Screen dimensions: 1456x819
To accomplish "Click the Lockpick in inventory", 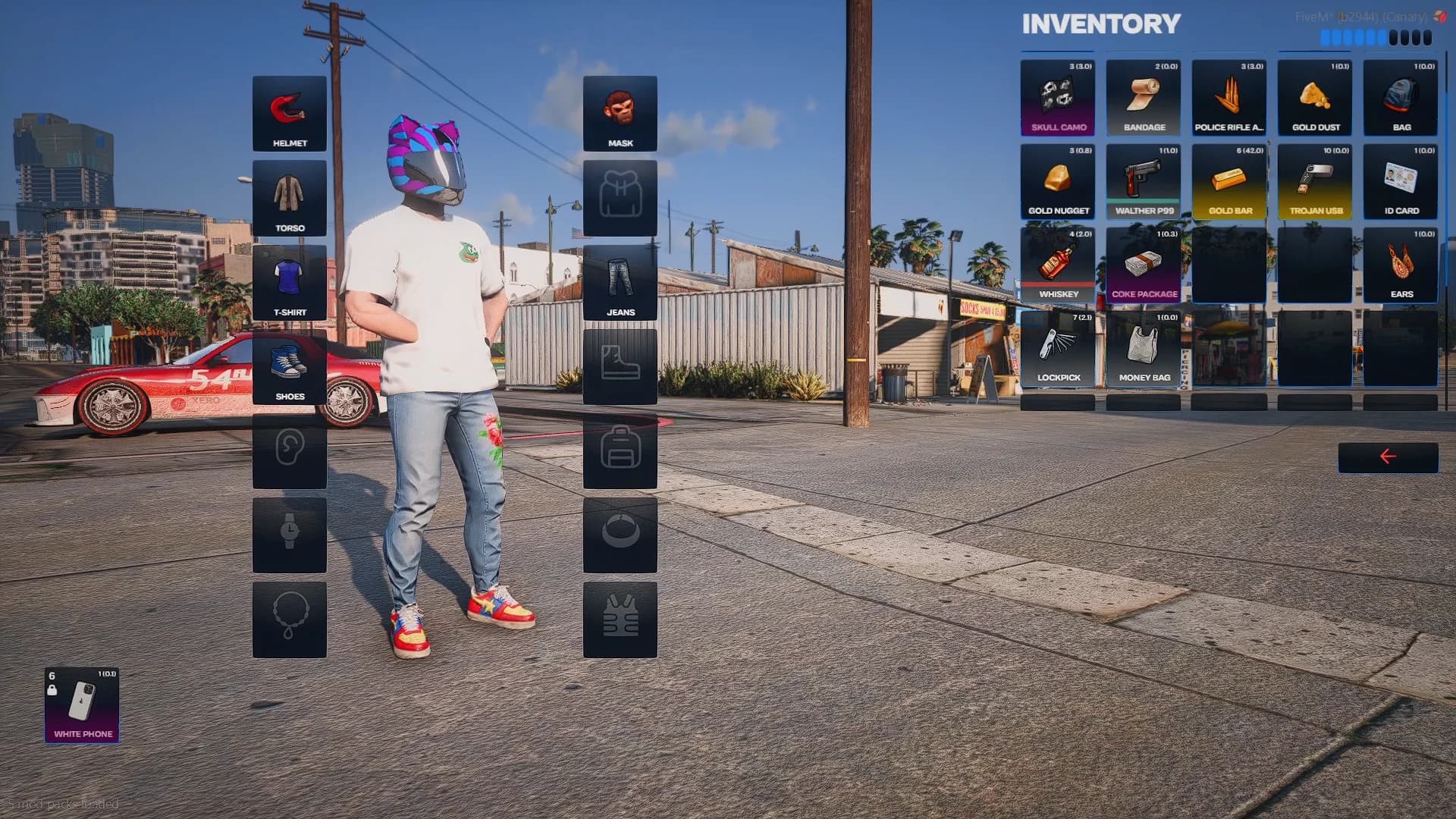I will click(1058, 347).
